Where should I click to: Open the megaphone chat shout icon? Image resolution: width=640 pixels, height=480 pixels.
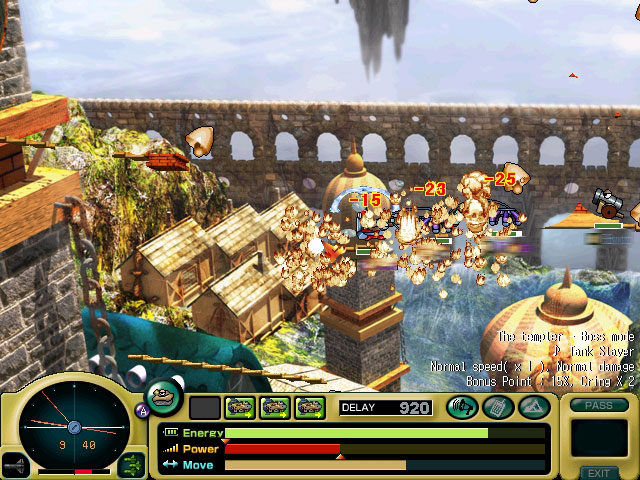pos(462,407)
